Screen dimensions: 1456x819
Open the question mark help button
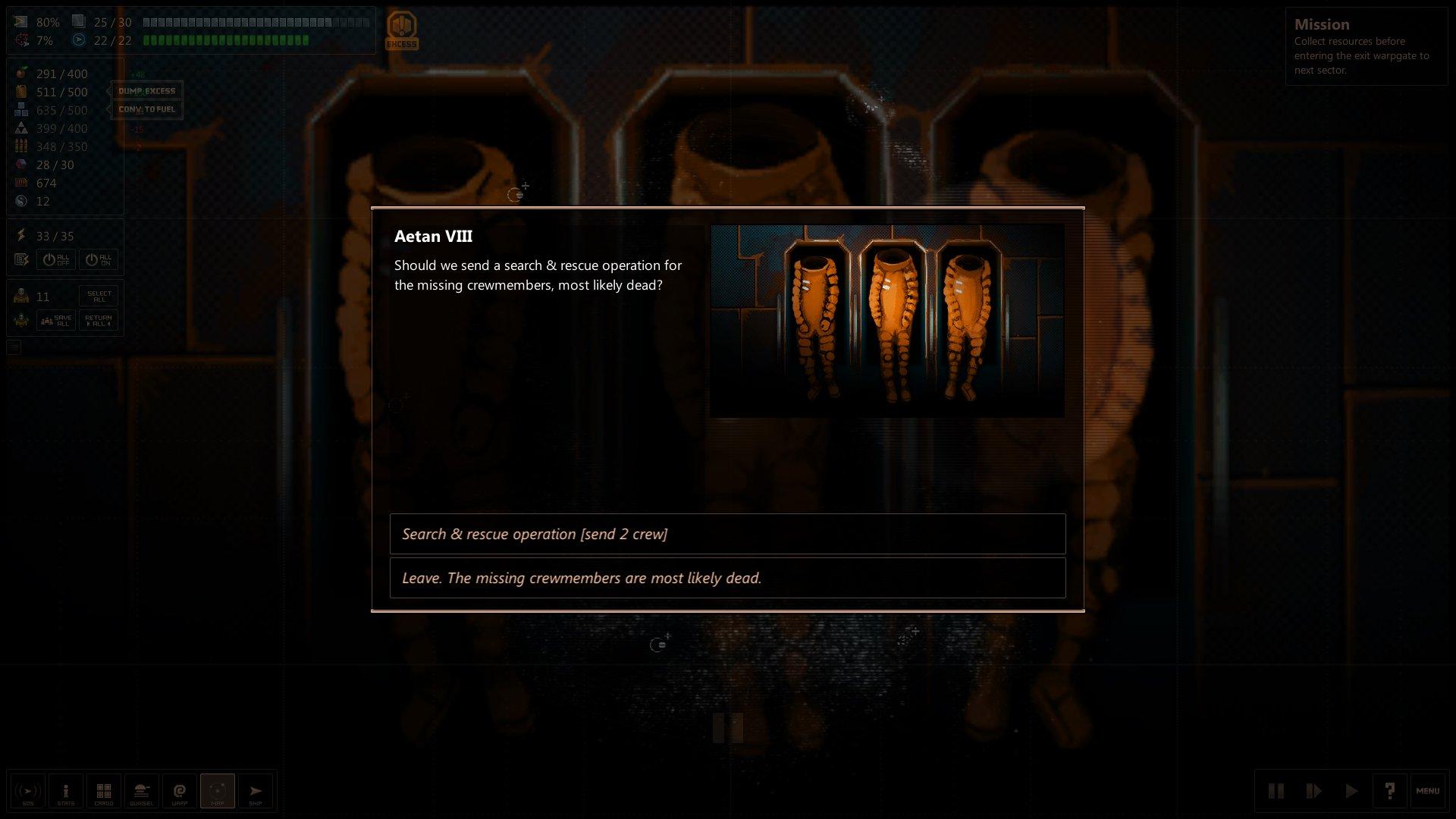point(1389,792)
